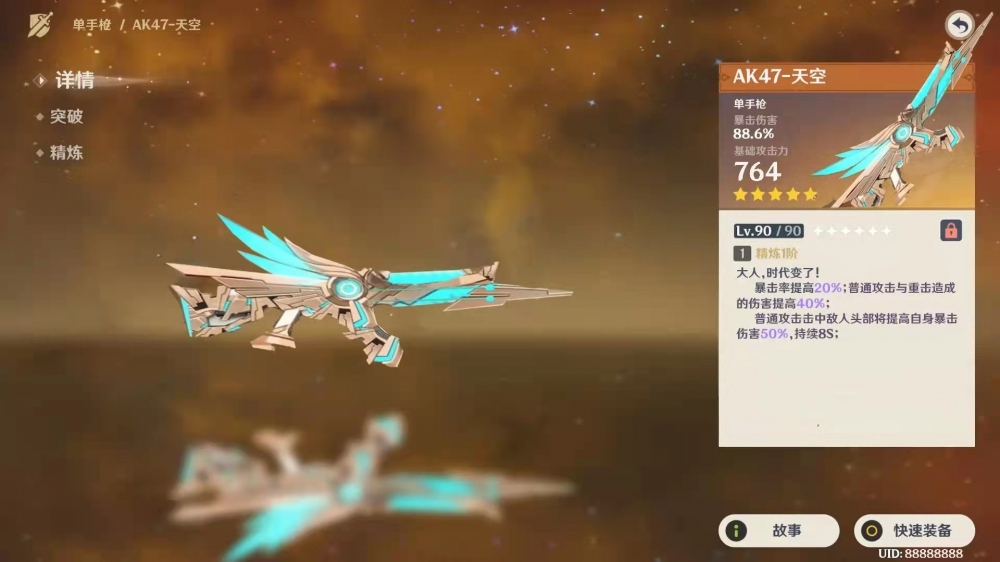This screenshot has height=562, width=1000.
Task: Toggle the red weapon lock icon
Action: (951, 231)
